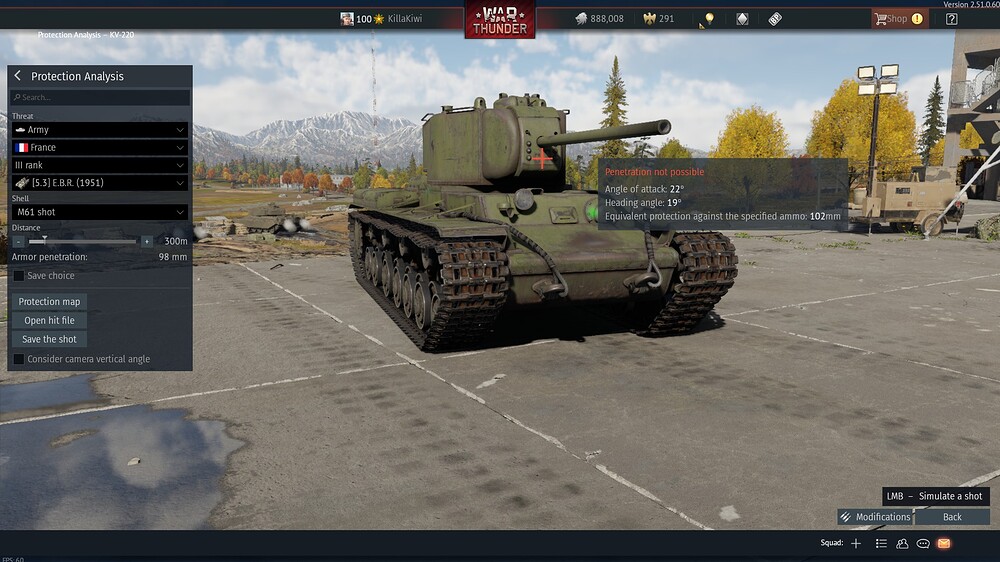Tick the Save choice checkbox

19,276
